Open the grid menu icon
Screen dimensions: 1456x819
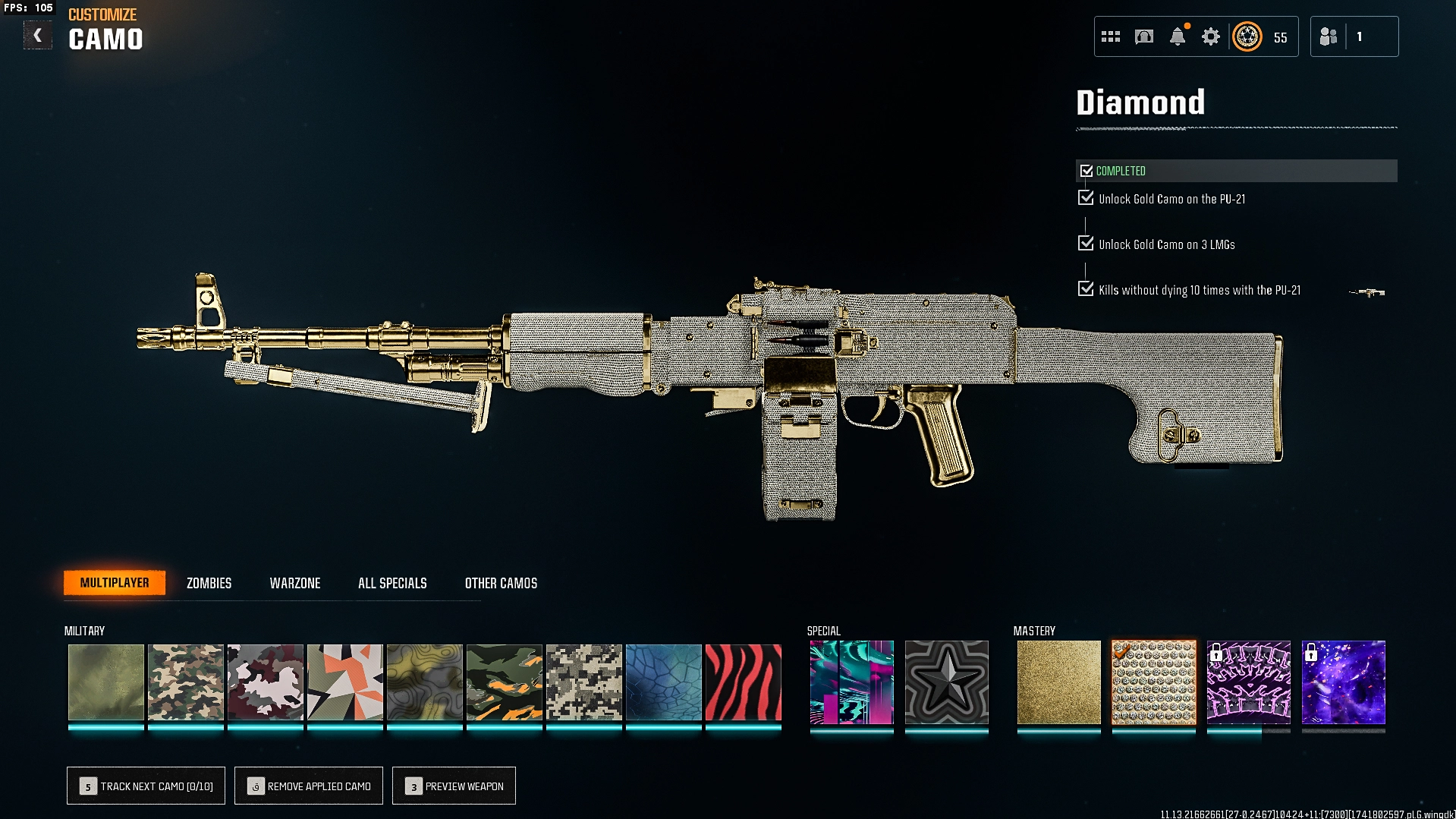coord(1111,36)
